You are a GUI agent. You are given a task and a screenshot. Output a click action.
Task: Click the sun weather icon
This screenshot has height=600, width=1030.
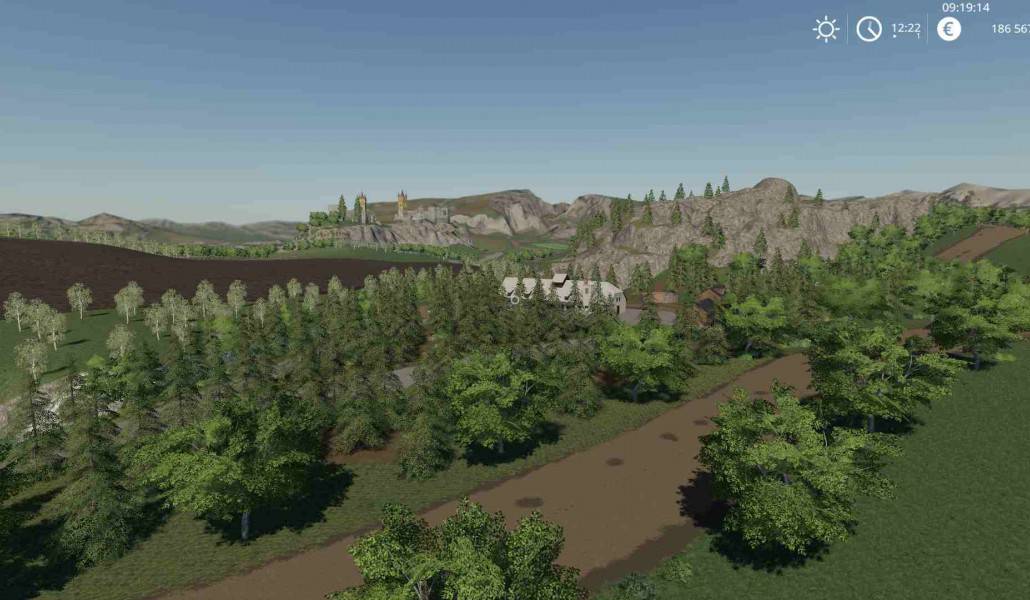coord(826,29)
